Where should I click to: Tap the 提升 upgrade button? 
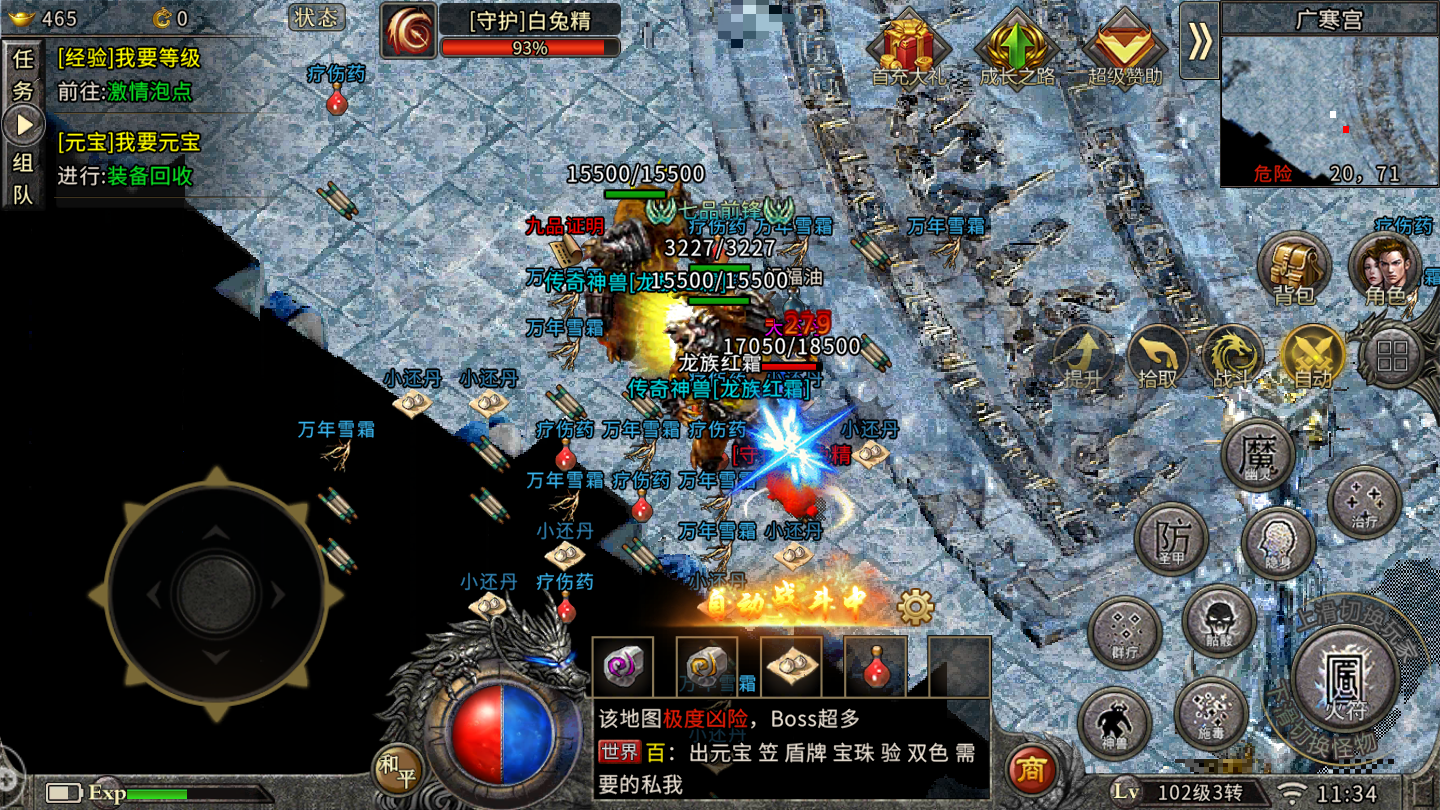coord(1083,358)
